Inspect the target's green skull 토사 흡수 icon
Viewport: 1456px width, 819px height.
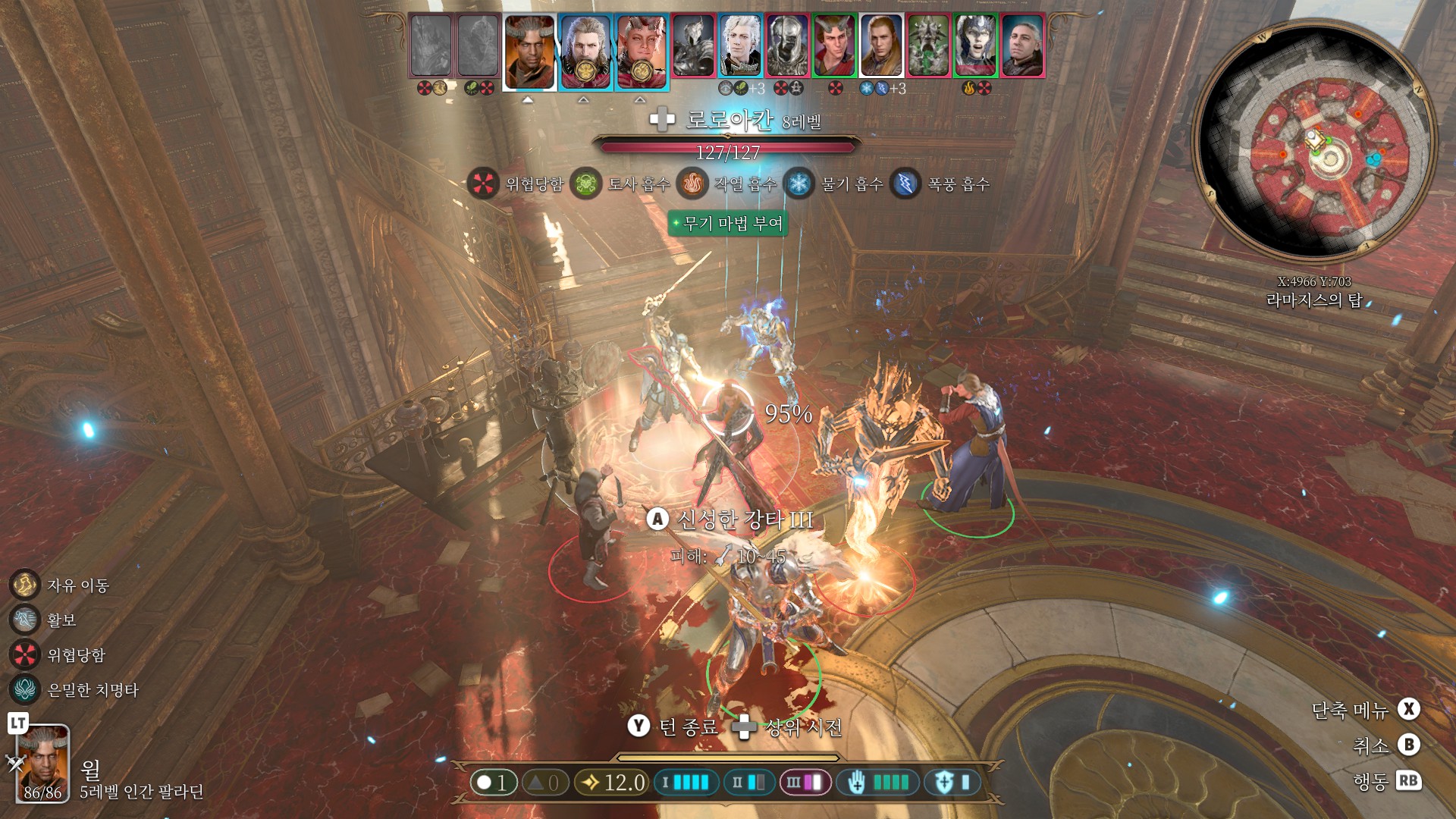tap(585, 184)
